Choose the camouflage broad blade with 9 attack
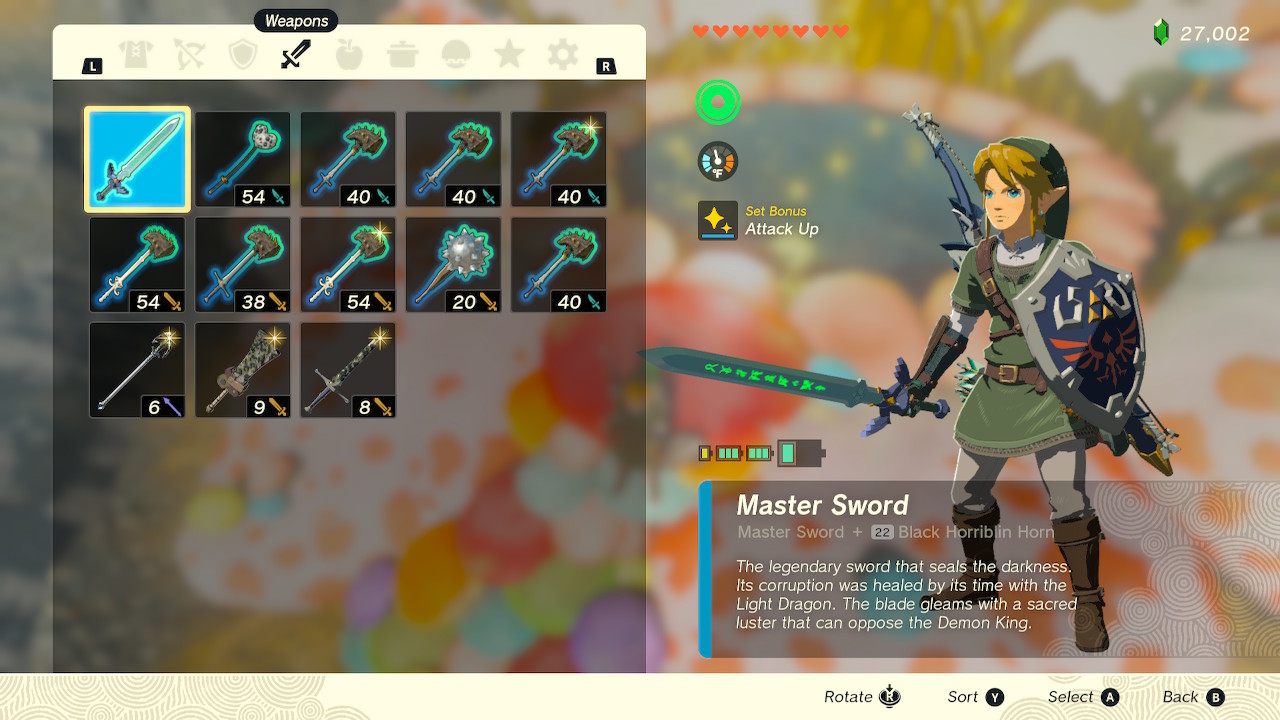1280x720 pixels. [x=243, y=370]
